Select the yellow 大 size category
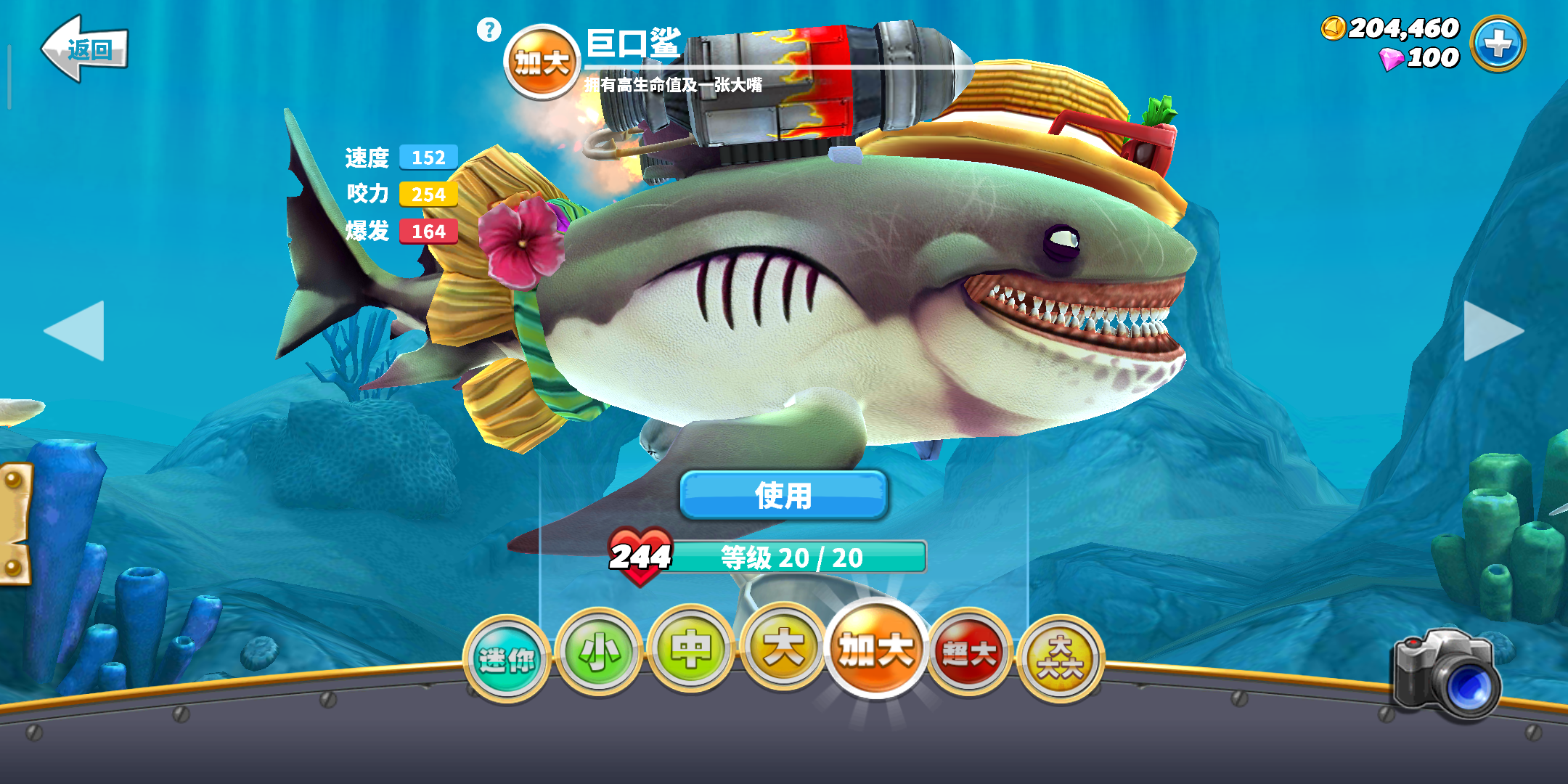Screen dimensions: 1568x784 tap(783, 648)
